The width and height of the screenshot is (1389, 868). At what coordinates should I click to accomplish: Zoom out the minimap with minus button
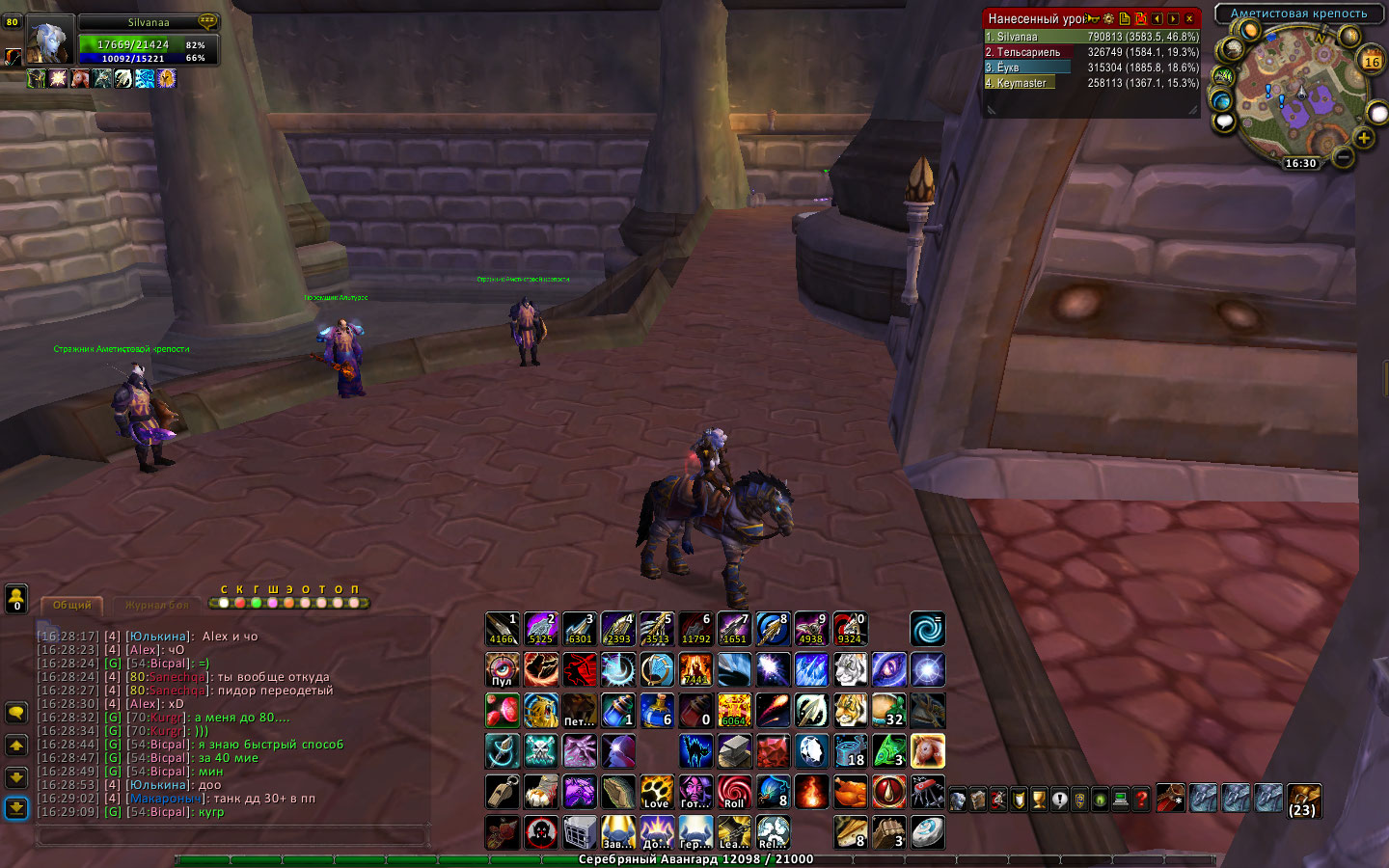(1343, 155)
